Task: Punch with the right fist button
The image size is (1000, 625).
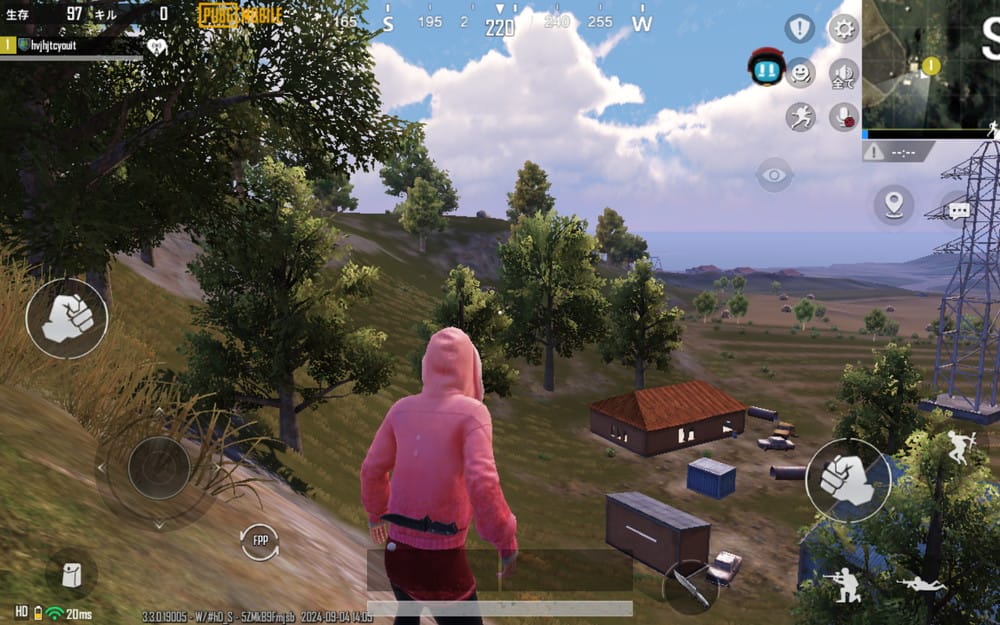Action: pos(847,480)
